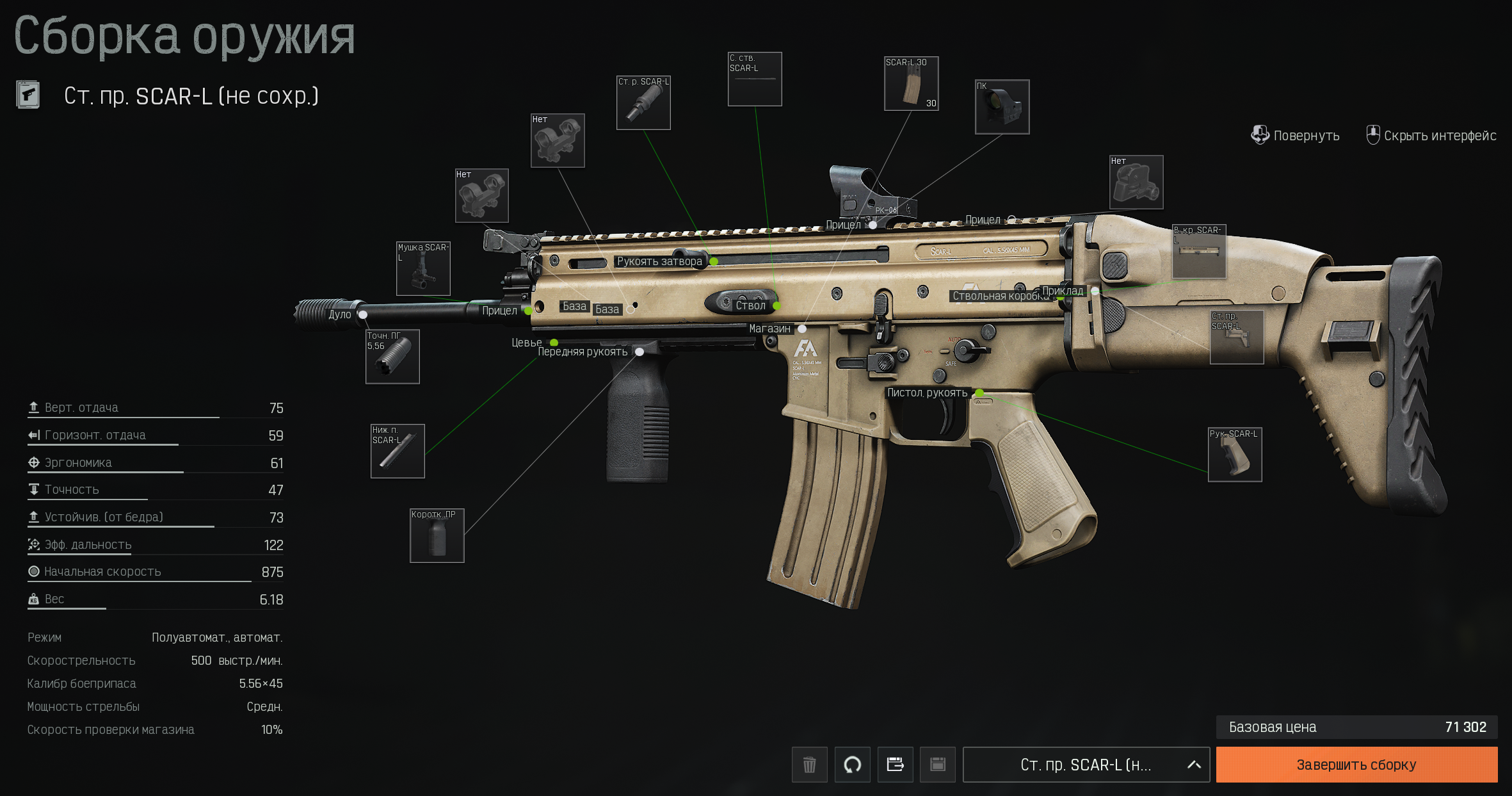
Task: Select the Мушка SCAR-L front sight slot
Action: click(x=423, y=269)
